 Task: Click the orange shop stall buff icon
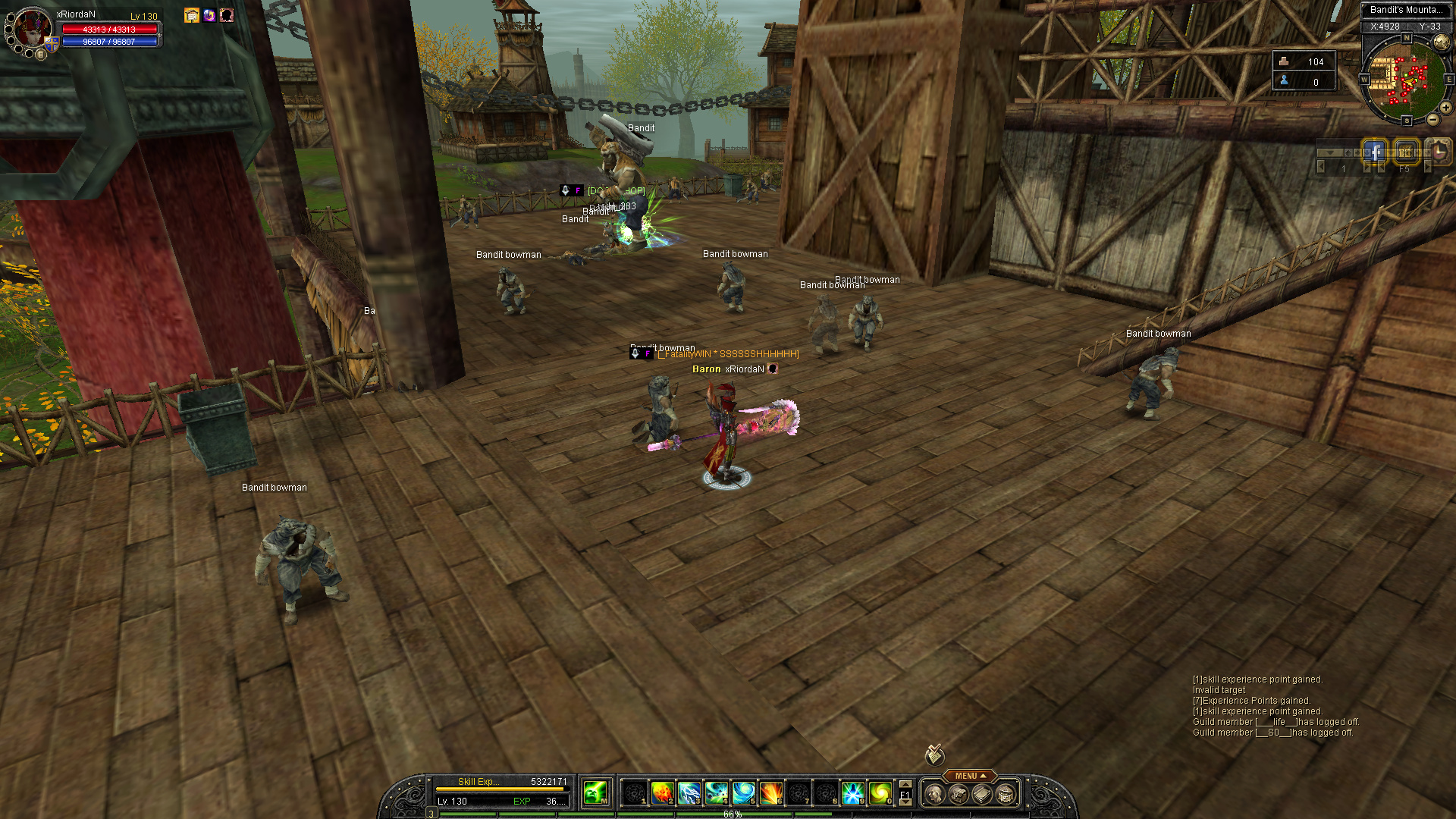coord(192,15)
